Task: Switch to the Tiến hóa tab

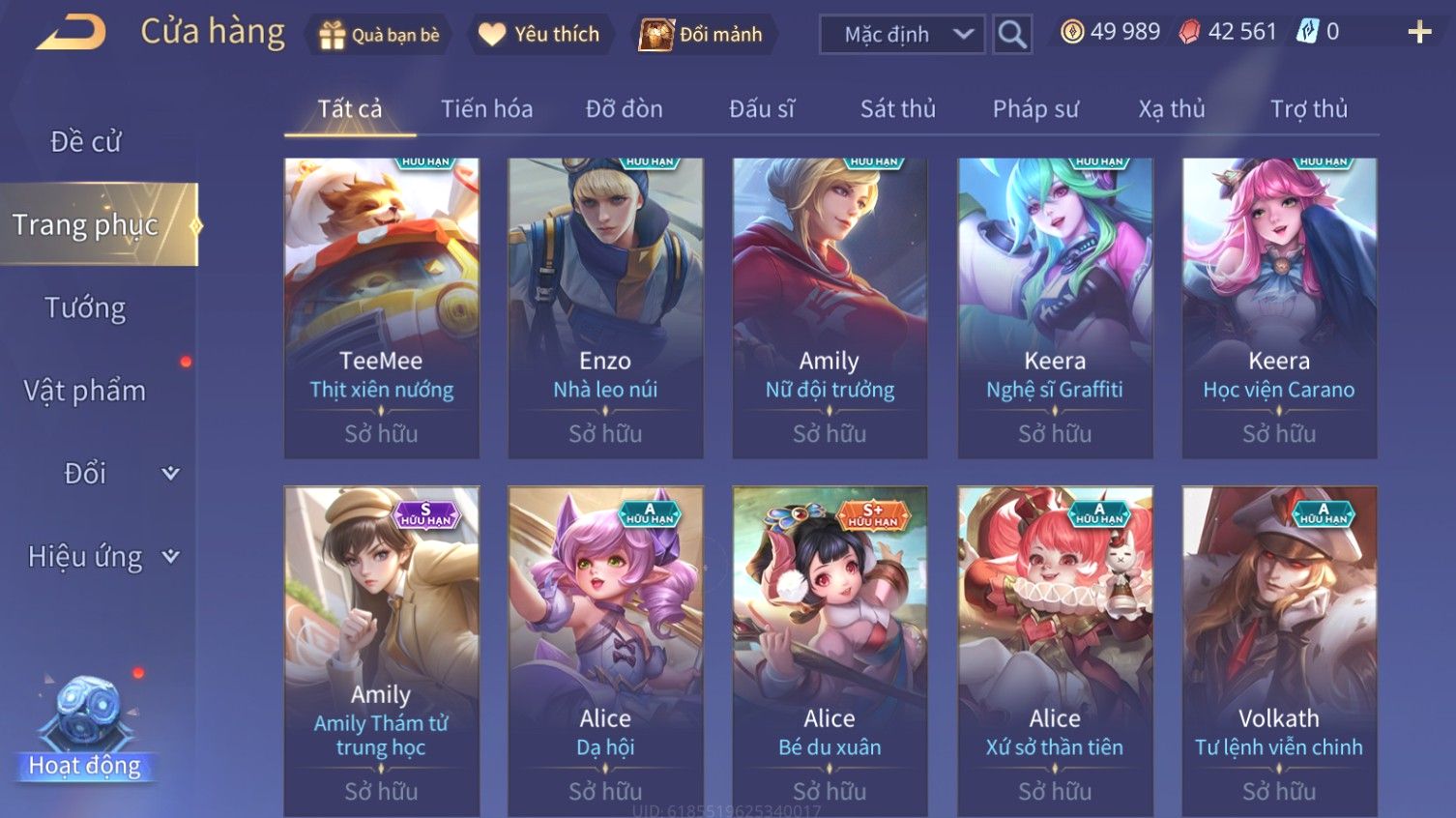Action: 486,109
